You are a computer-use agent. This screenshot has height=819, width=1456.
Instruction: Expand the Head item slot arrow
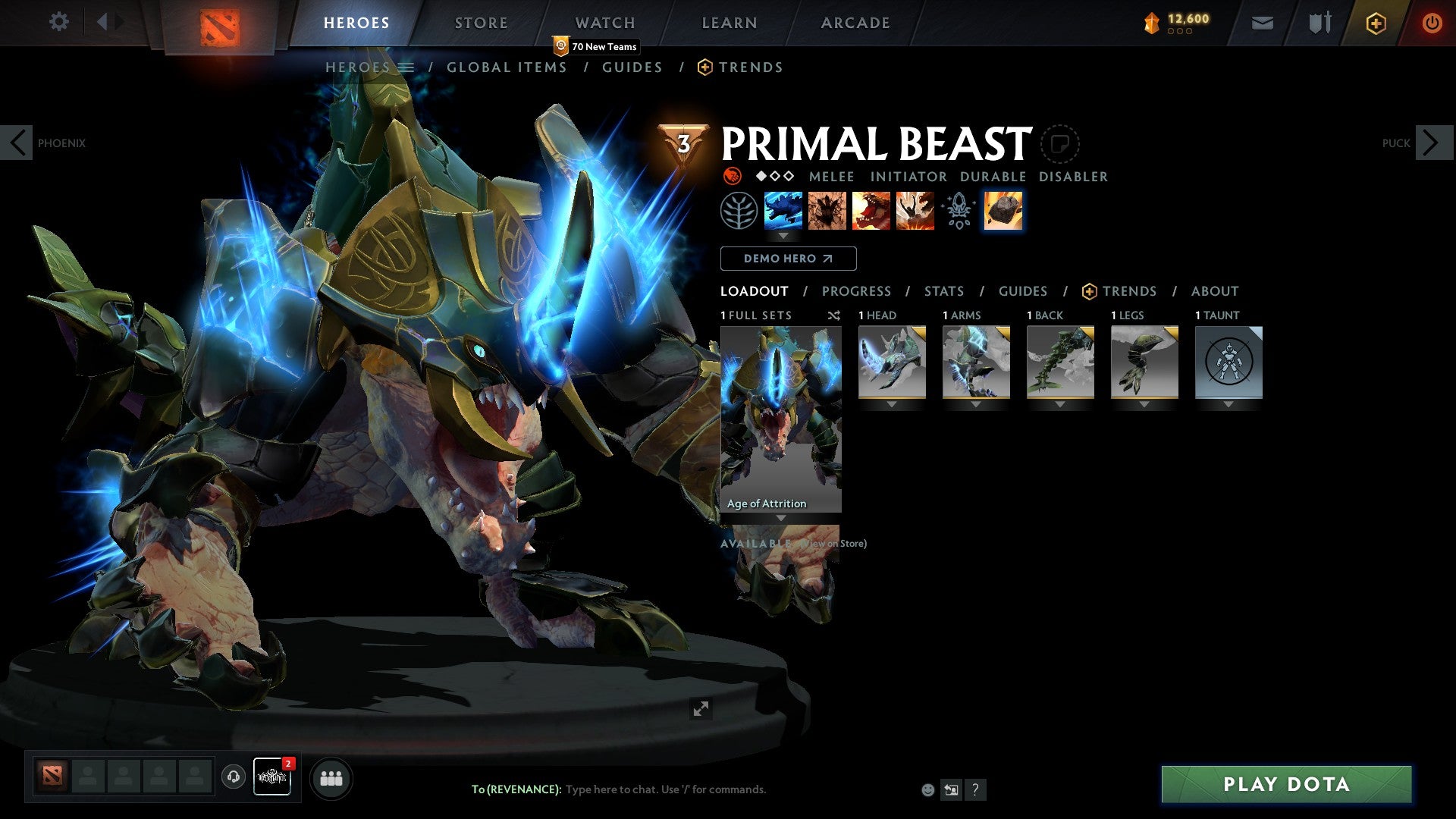point(891,404)
